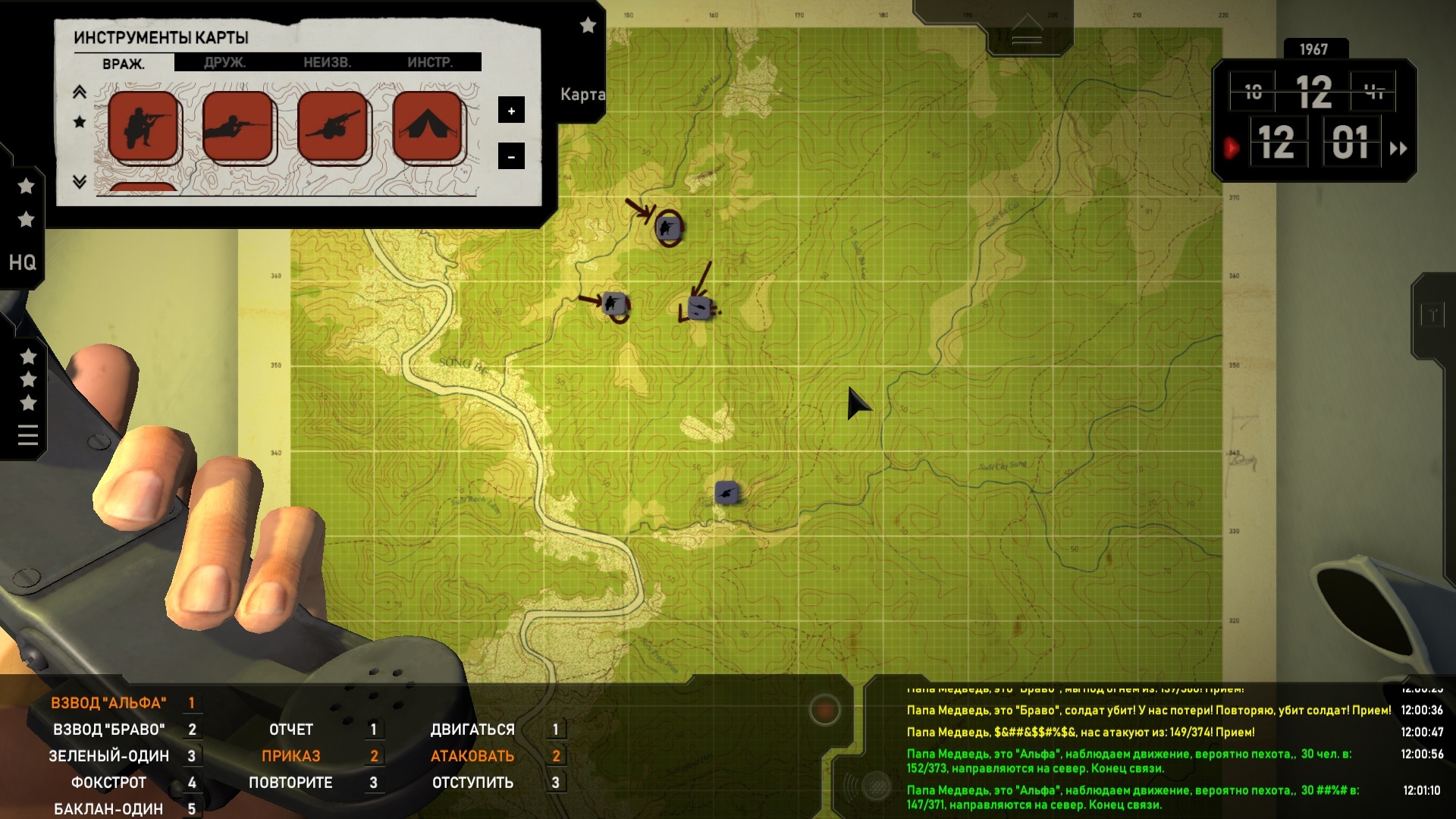
Task: Click the fast-forward time arrows
Action: click(1398, 149)
